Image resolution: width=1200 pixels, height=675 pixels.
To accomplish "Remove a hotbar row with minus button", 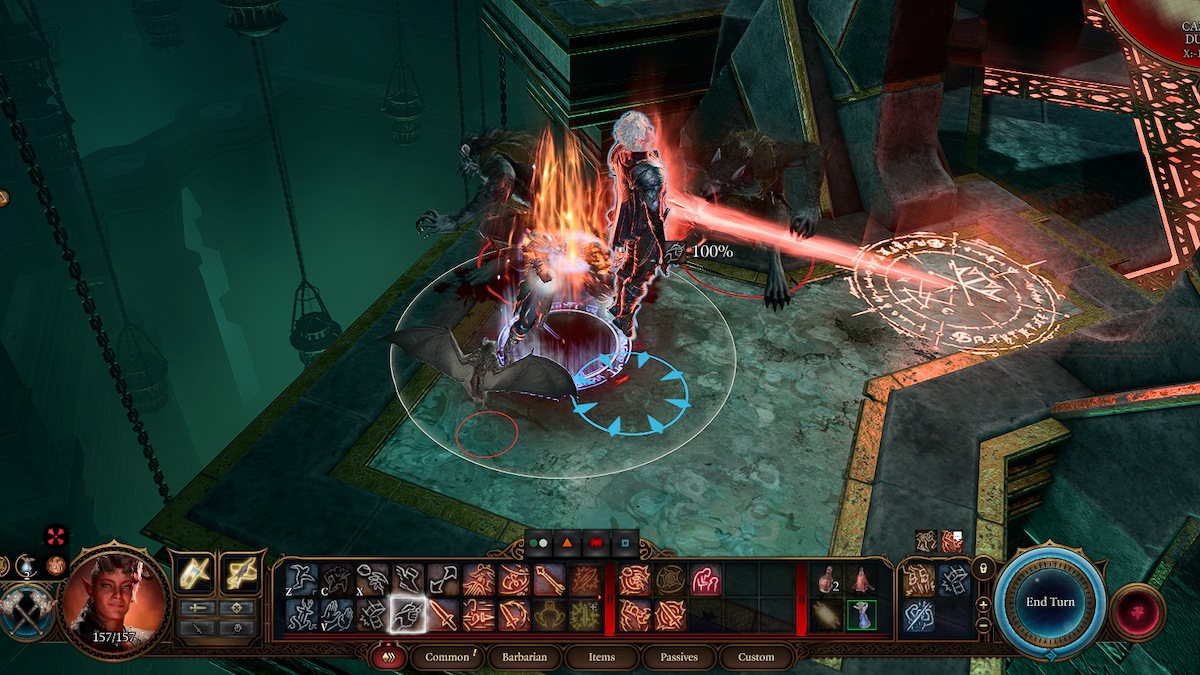I will (x=984, y=625).
